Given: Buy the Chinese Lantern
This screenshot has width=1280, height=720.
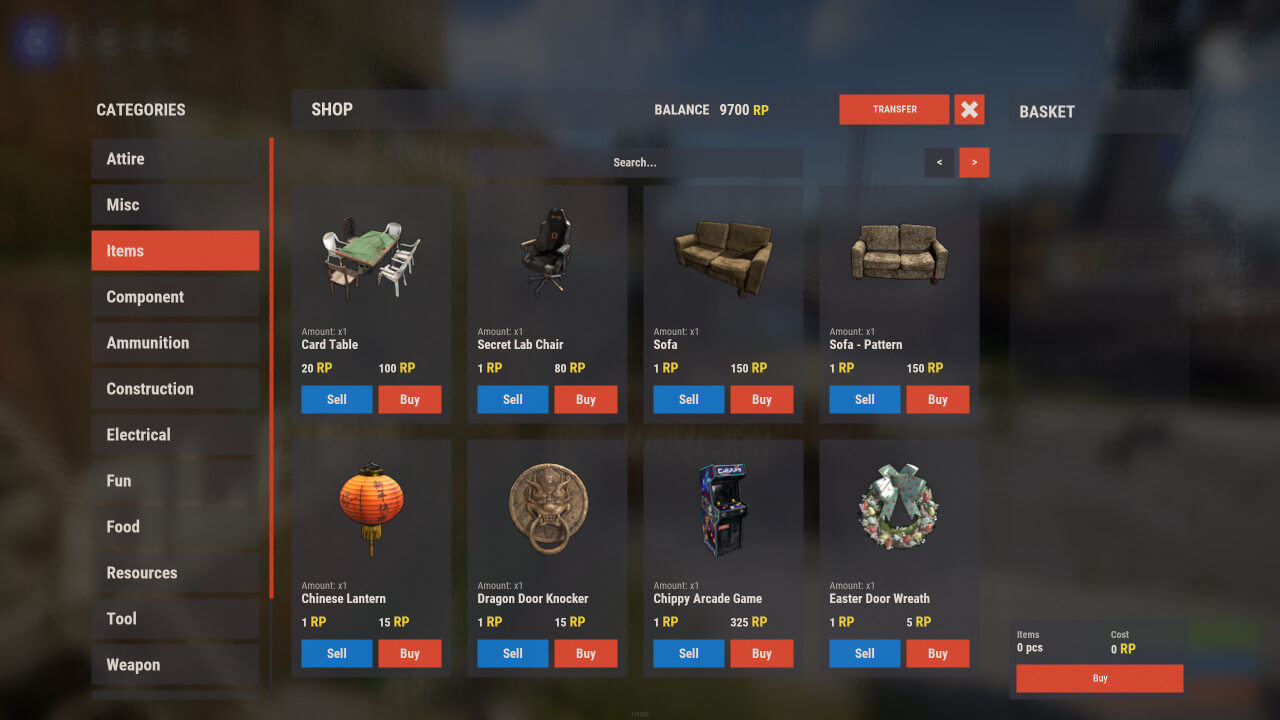Looking at the screenshot, I should pyautogui.click(x=410, y=653).
